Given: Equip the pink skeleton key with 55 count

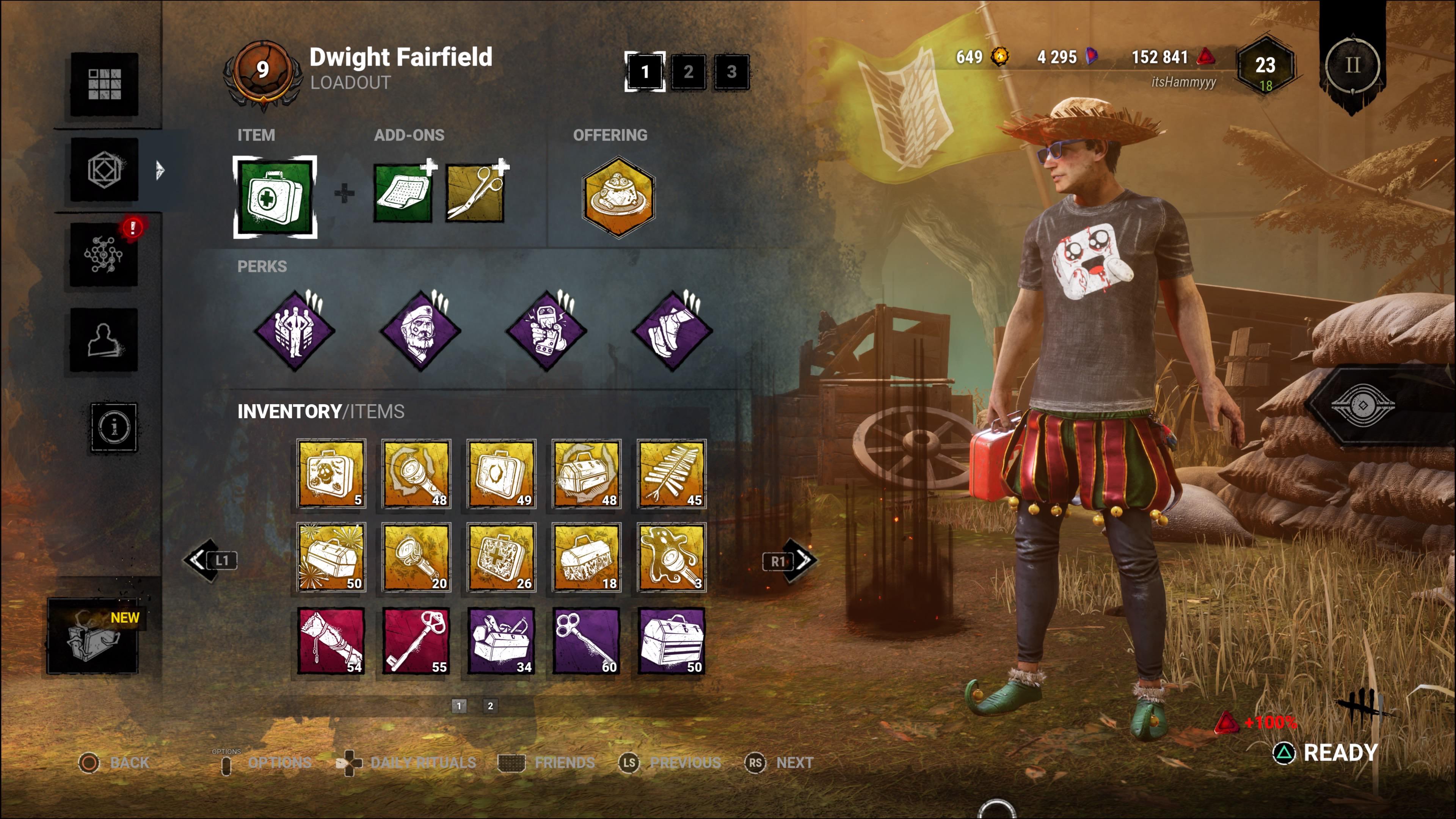Looking at the screenshot, I should point(417,641).
